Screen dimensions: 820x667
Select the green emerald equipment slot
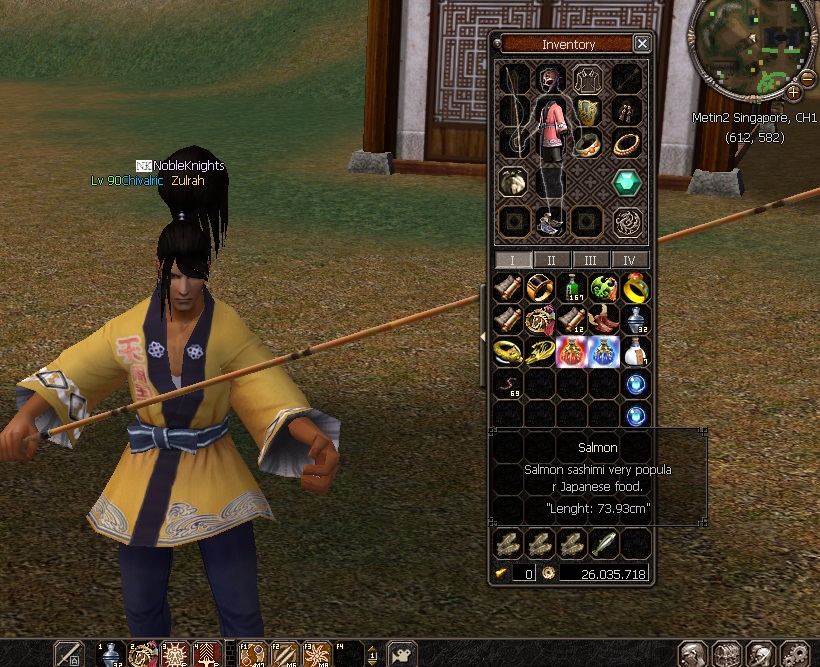tap(627, 182)
